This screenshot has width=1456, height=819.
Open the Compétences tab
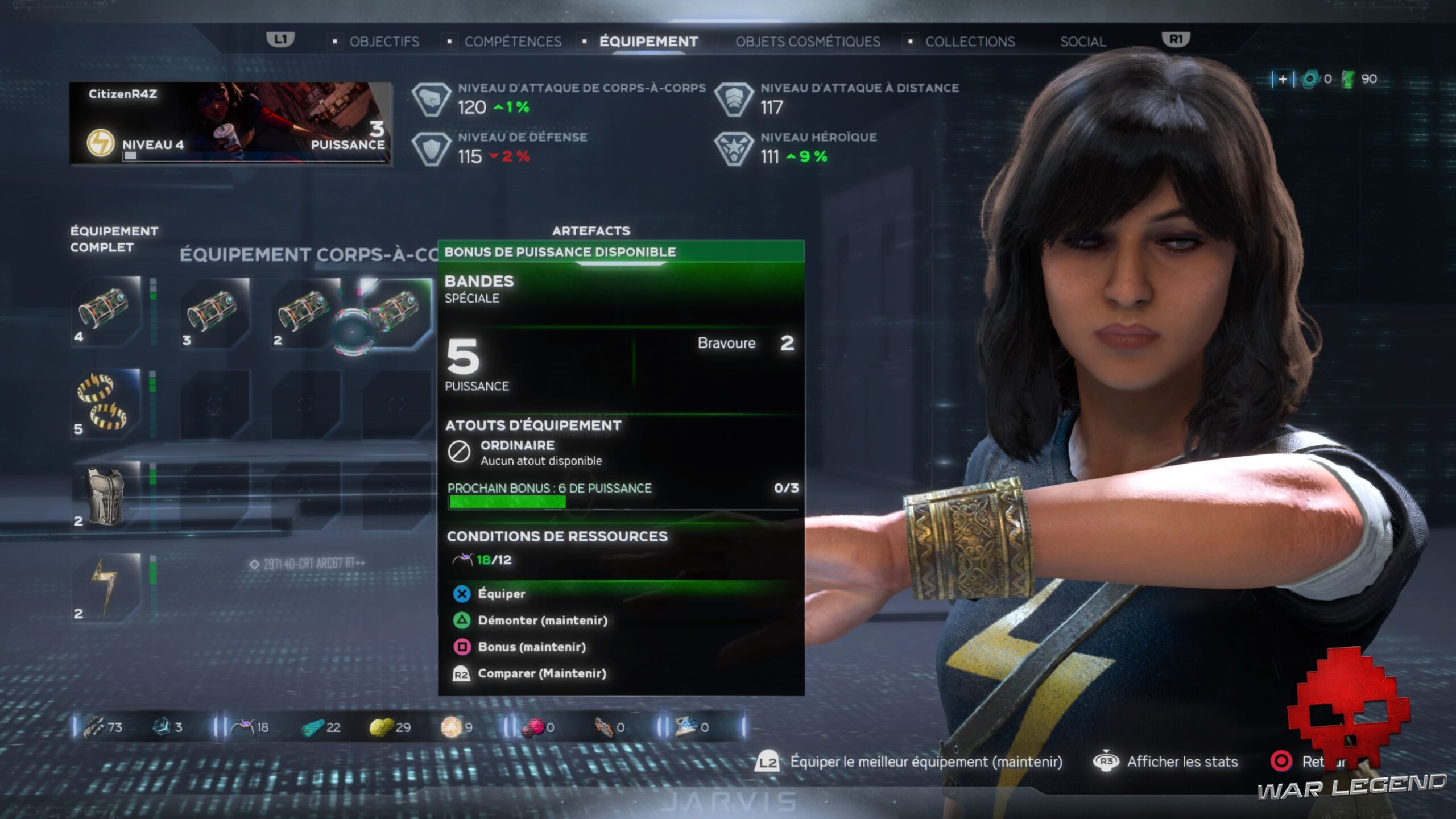tap(512, 42)
